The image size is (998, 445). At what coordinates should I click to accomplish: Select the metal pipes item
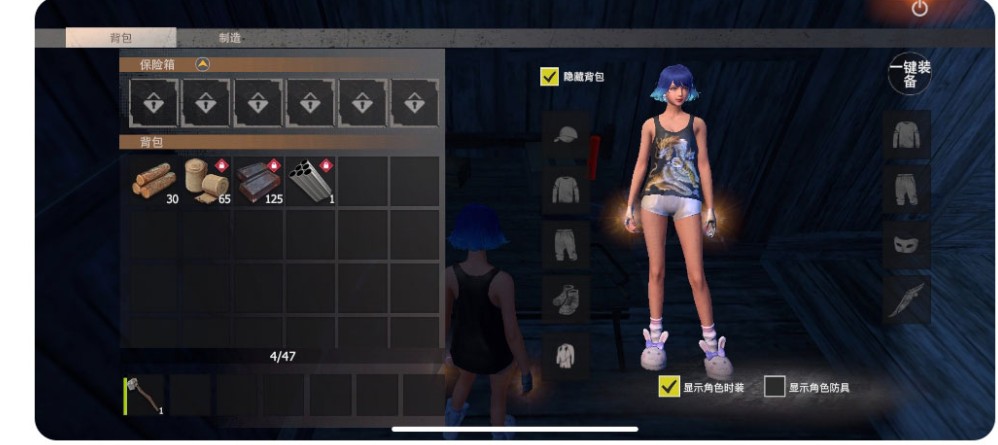coord(311,181)
